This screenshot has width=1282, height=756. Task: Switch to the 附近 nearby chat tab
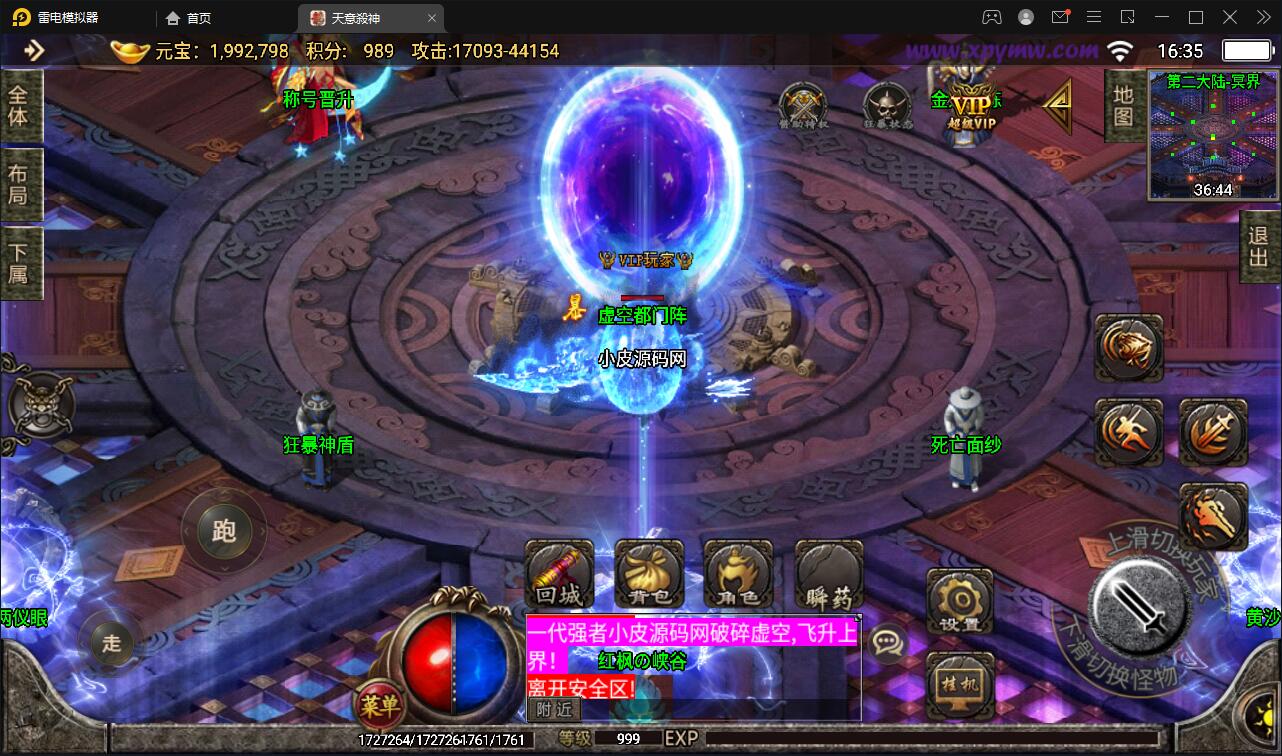tap(554, 709)
